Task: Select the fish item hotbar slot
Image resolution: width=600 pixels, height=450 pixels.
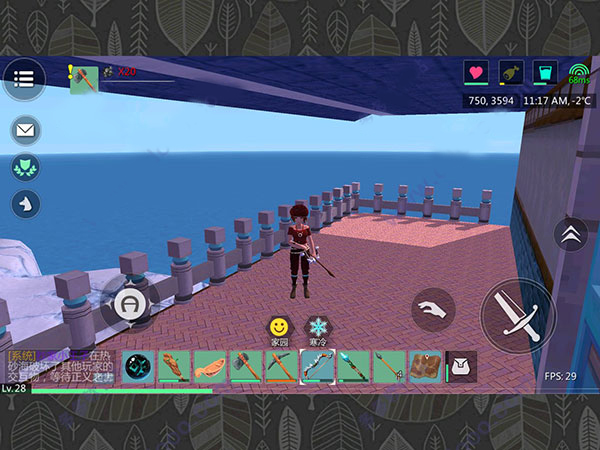Action: (209, 367)
